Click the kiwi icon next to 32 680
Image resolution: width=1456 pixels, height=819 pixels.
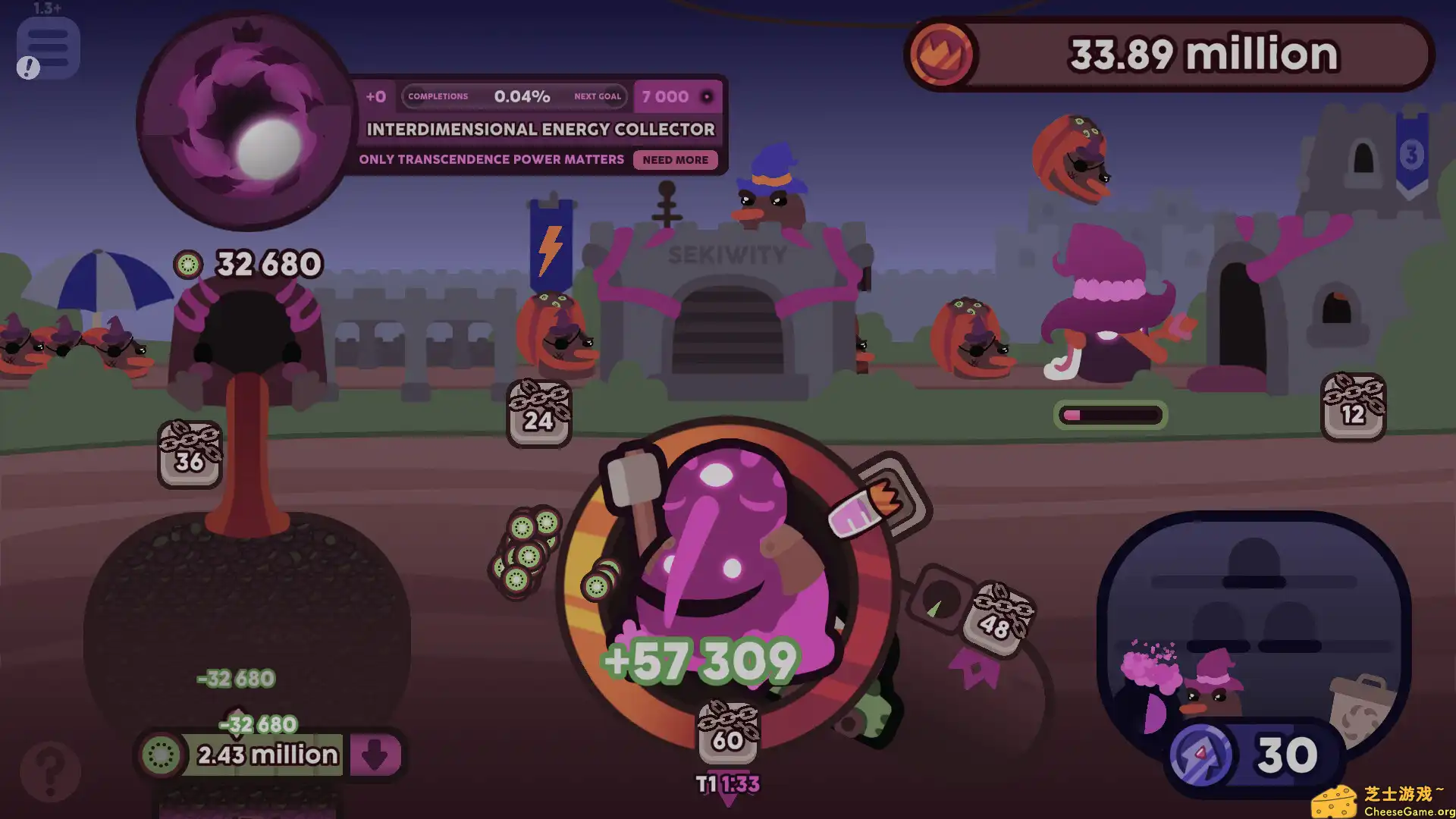[188, 265]
